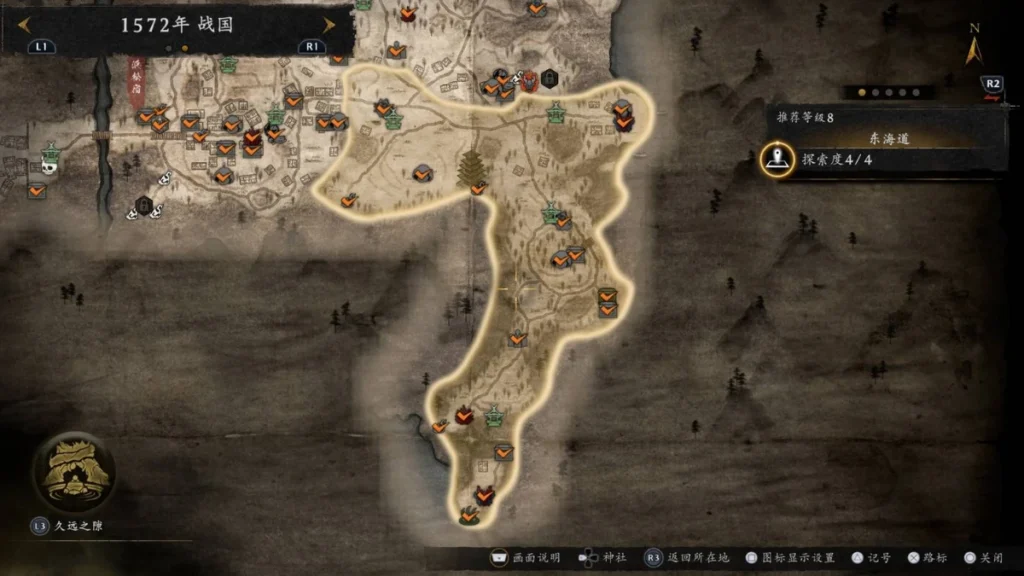Select the red demon boss marker
The width and height of the screenshot is (1024, 576).
click(528, 81)
